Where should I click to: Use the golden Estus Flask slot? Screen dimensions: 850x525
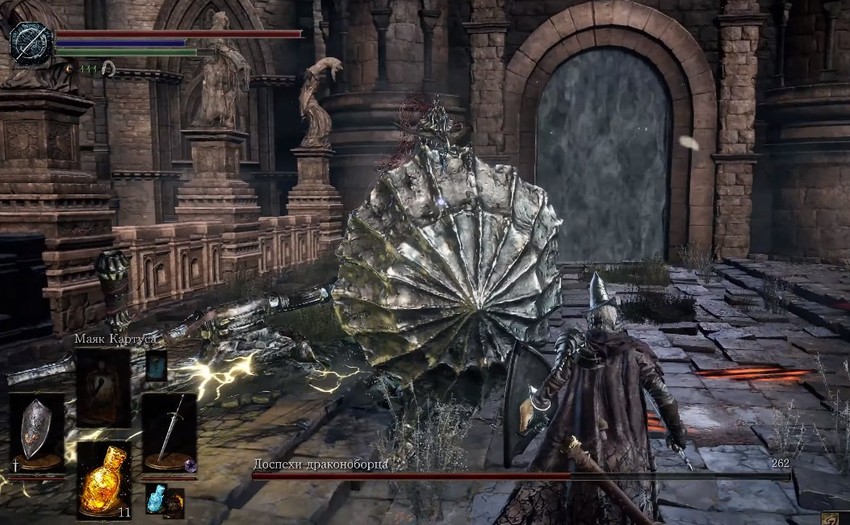[103, 479]
